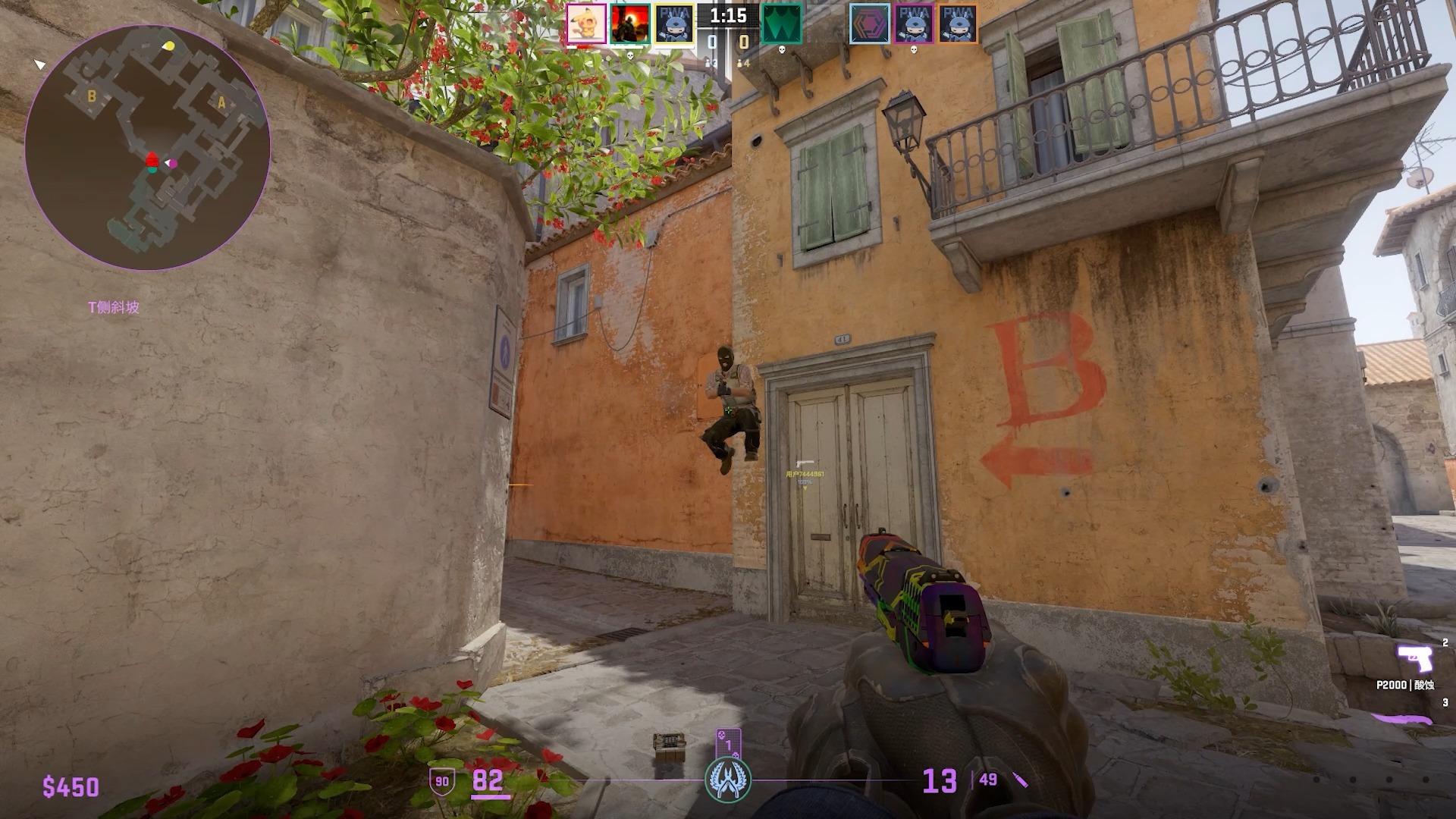Click the alive players counter showing 4
Image resolution: width=1456 pixels, height=819 pixels.
(742, 64)
